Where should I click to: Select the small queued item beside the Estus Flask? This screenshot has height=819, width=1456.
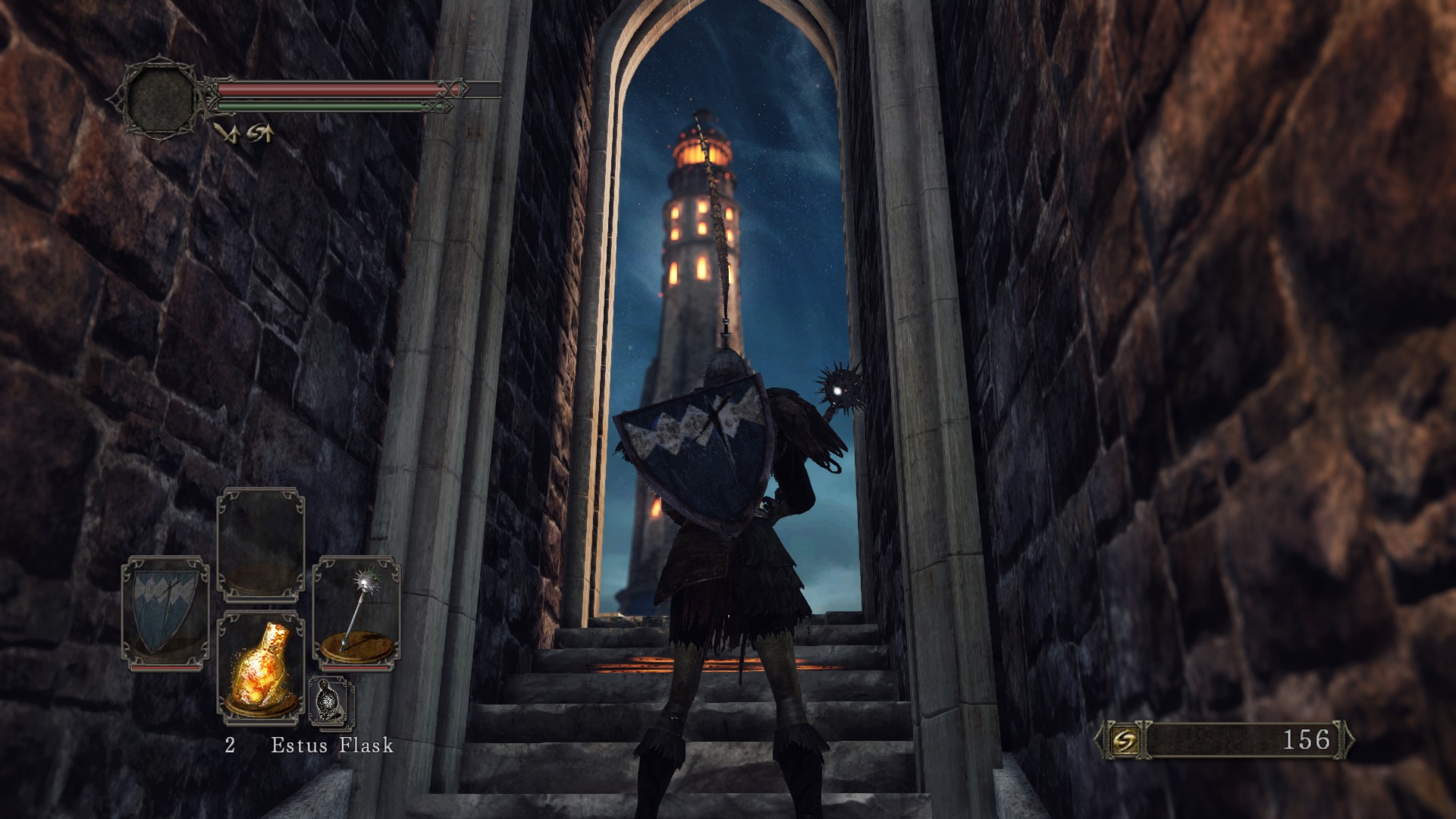[331, 701]
